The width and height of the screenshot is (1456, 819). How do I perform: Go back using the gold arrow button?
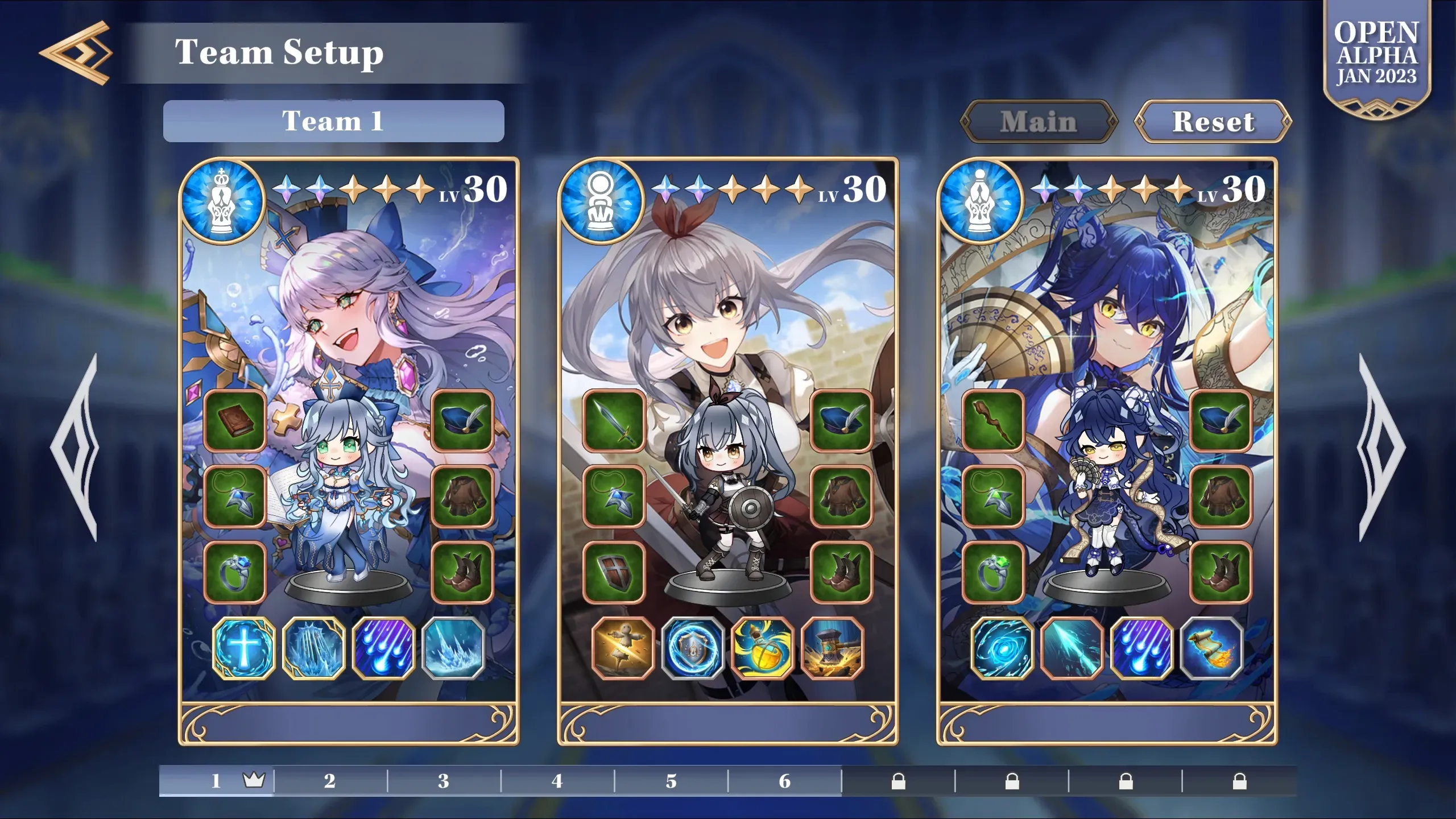tap(76, 53)
